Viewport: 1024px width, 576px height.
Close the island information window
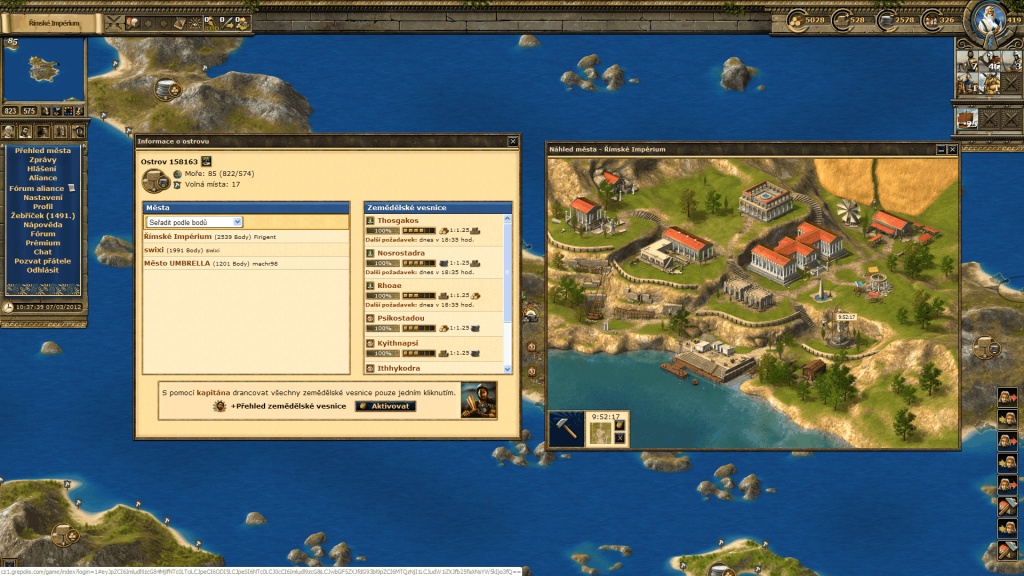pos(513,142)
